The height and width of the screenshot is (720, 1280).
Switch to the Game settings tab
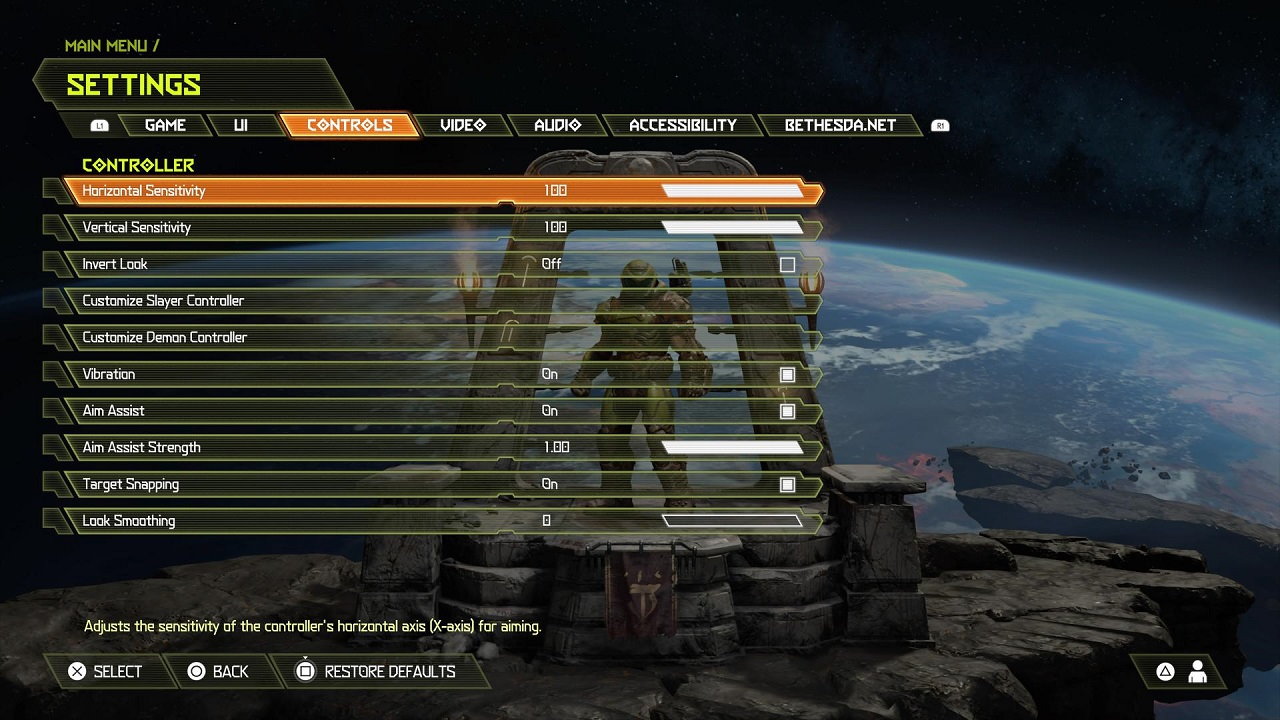165,125
